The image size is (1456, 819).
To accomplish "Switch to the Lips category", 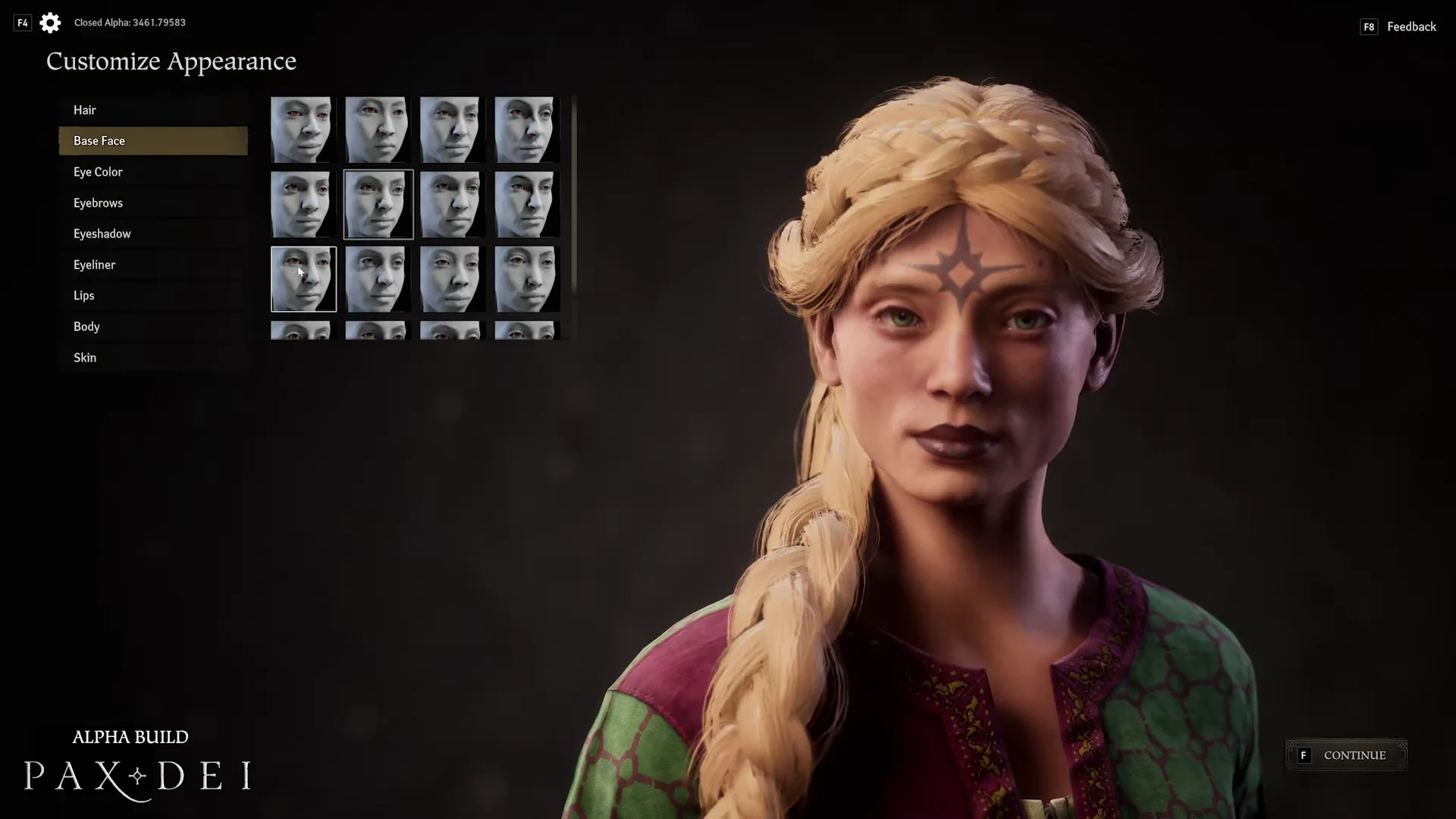I will tap(84, 296).
